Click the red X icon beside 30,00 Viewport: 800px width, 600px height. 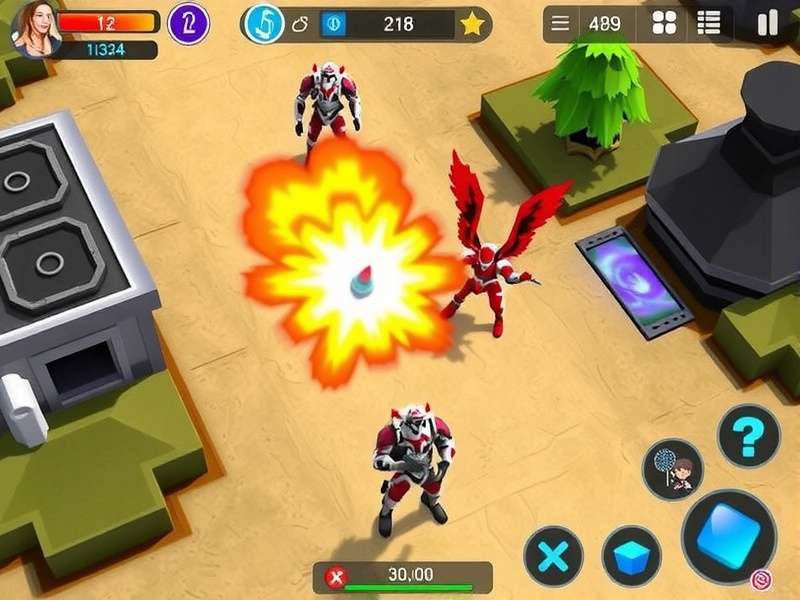(337, 576)
